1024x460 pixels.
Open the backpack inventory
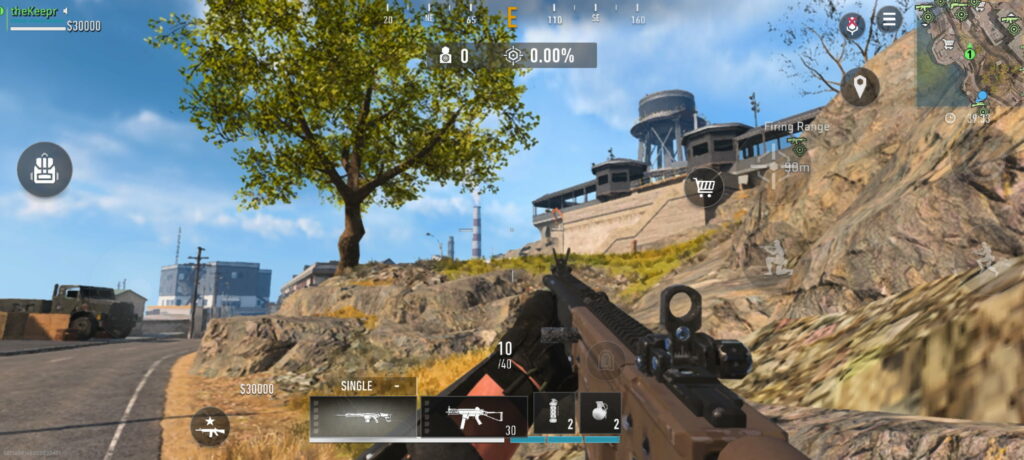[x=44, y=169]
